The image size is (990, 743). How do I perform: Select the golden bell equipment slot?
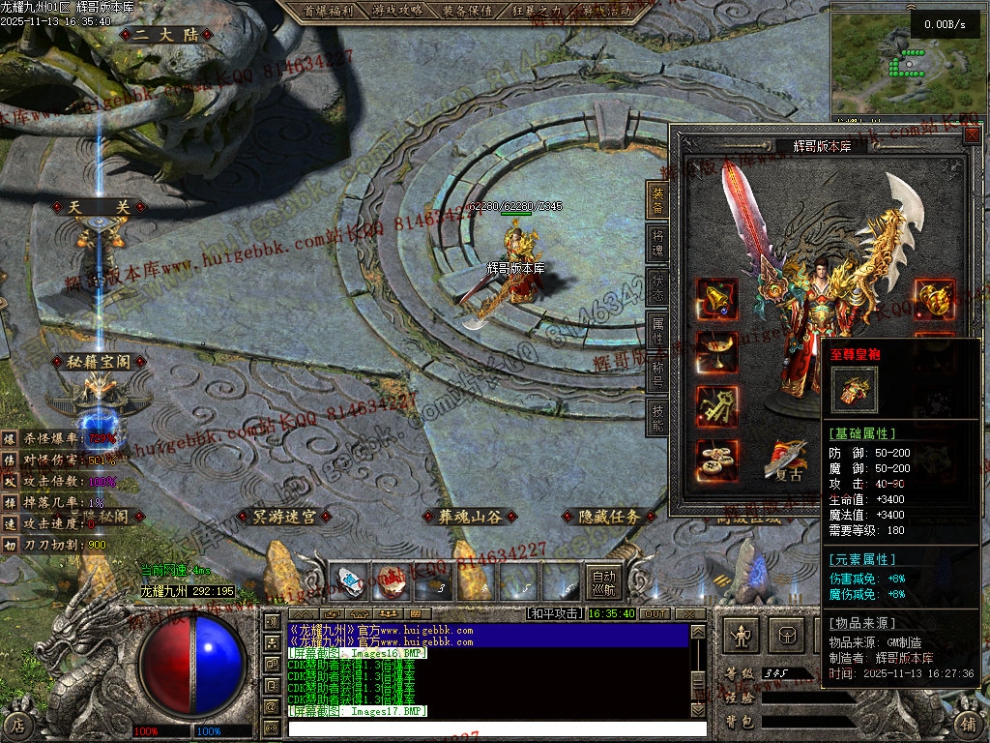[717, 299]
